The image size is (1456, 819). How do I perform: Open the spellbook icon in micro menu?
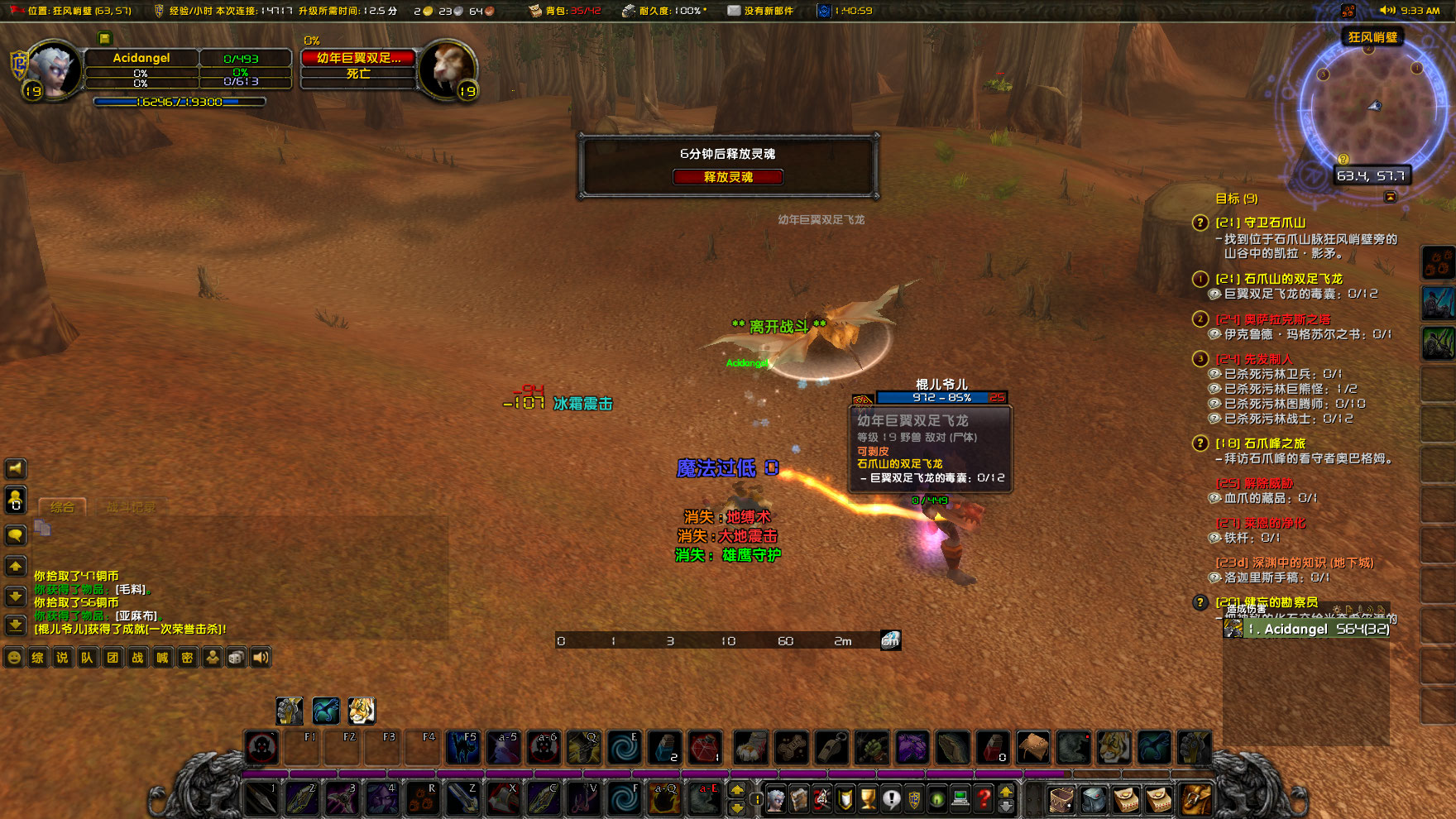797,799
